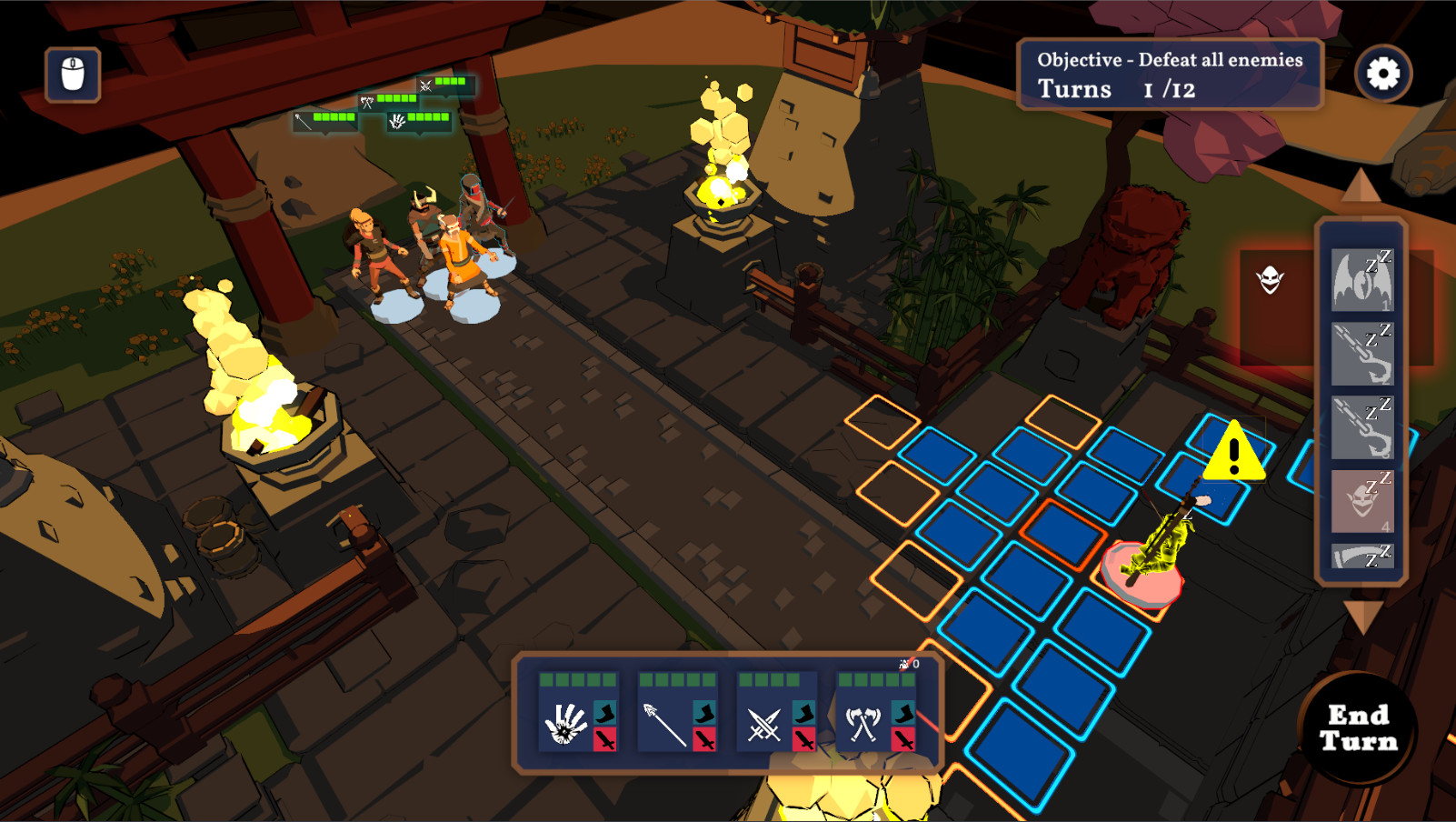Screen dimensions: 1456x822
Task: Open the settings gear menu
Action: pyautogui.click(x=1383, y=73)
